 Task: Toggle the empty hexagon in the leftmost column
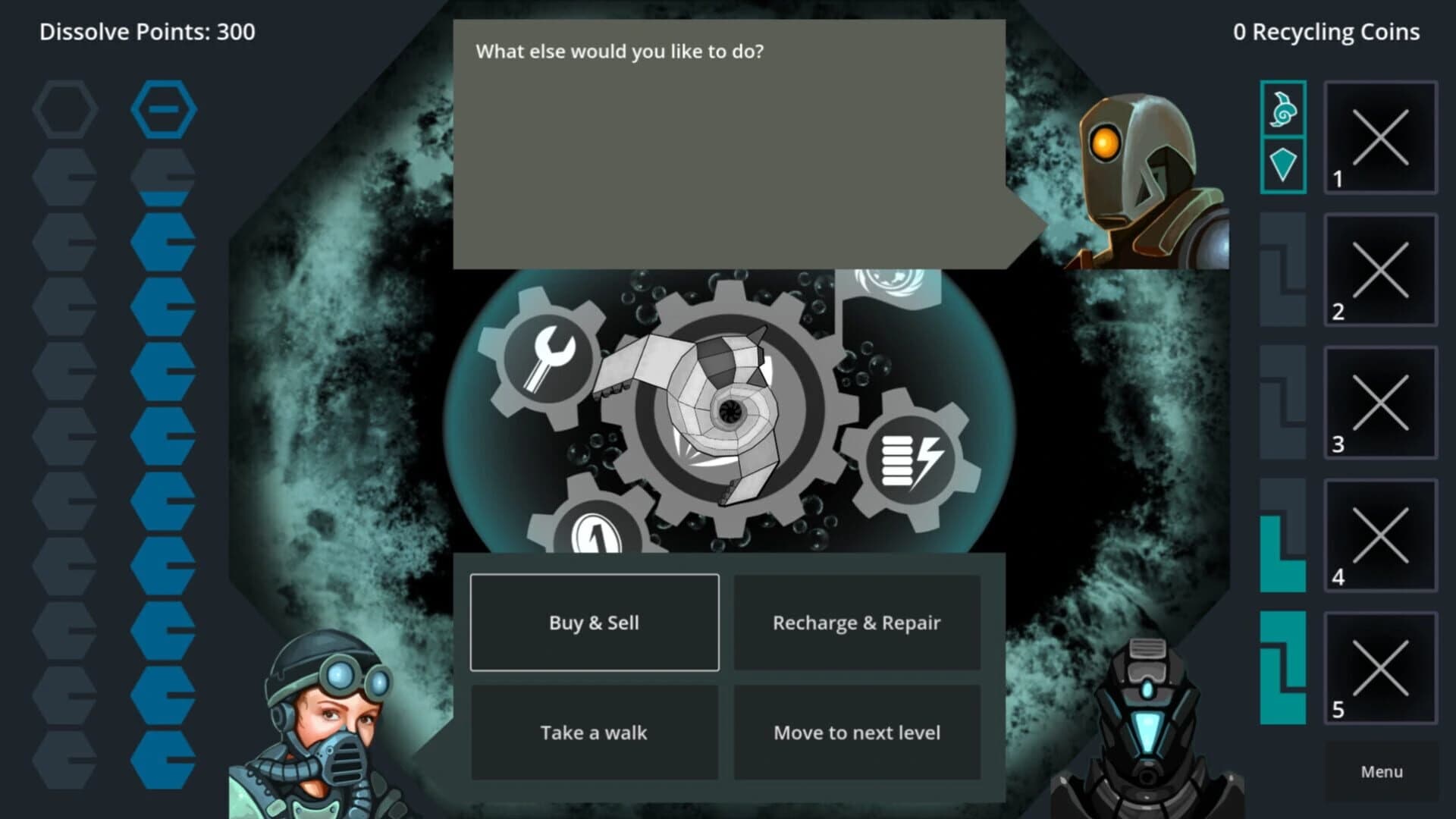pos(64,108)
